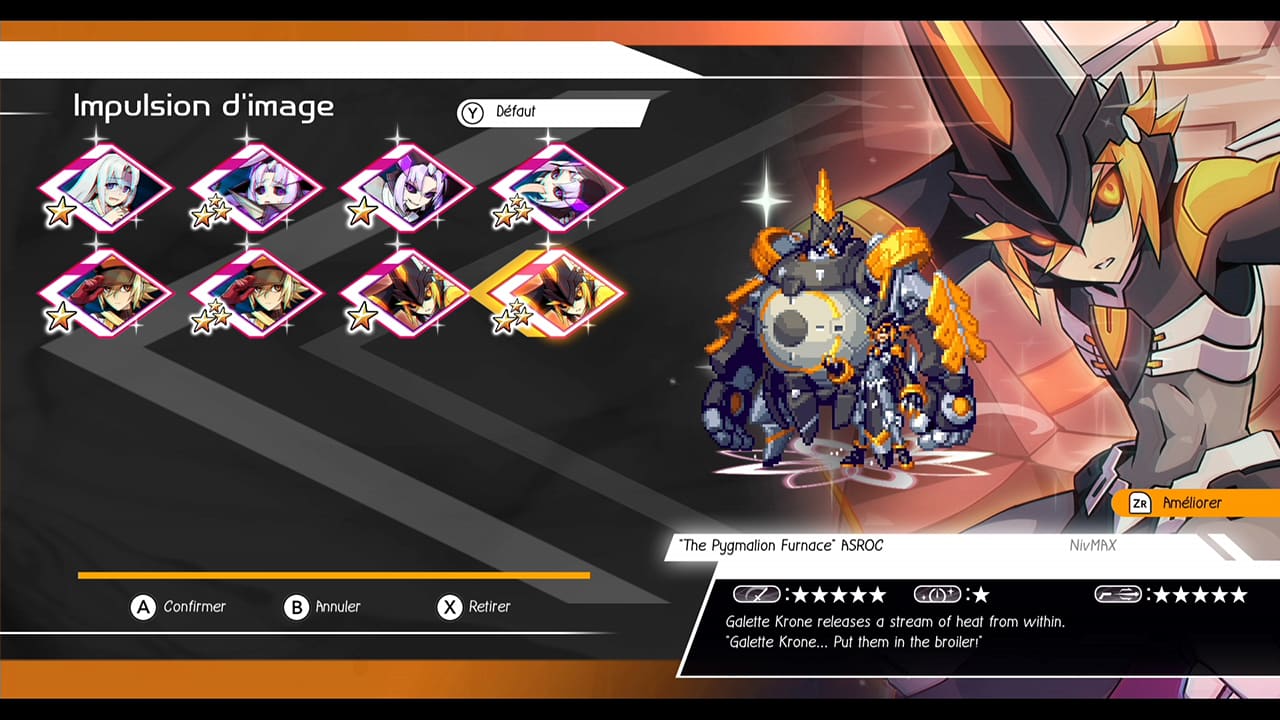The image size is (1280, 720).
Task: Select the two-star blonde with red glove
Action: [x=257, y=292]
